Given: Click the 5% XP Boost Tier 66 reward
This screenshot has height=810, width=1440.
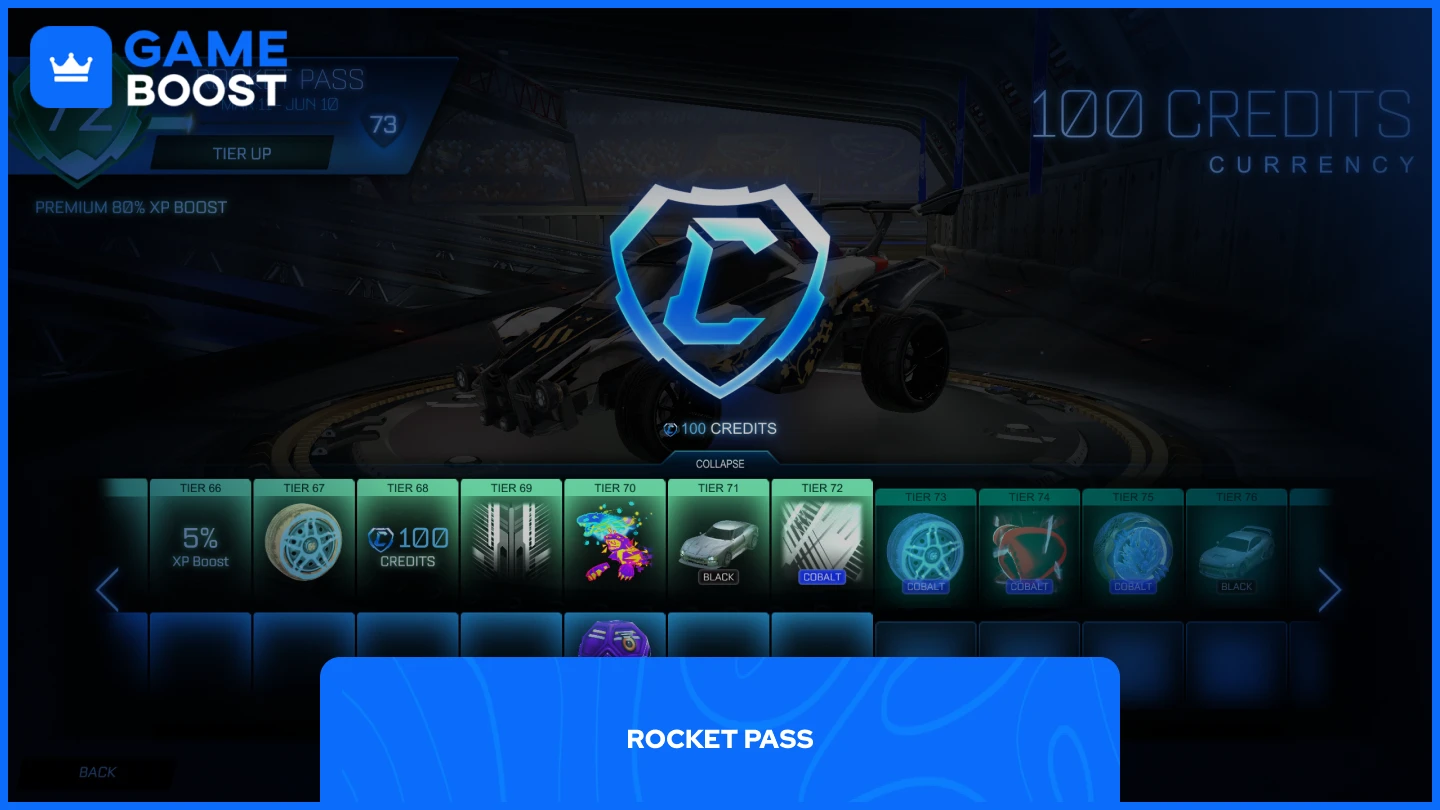Looking at the screenshot, I should (200, 545).
